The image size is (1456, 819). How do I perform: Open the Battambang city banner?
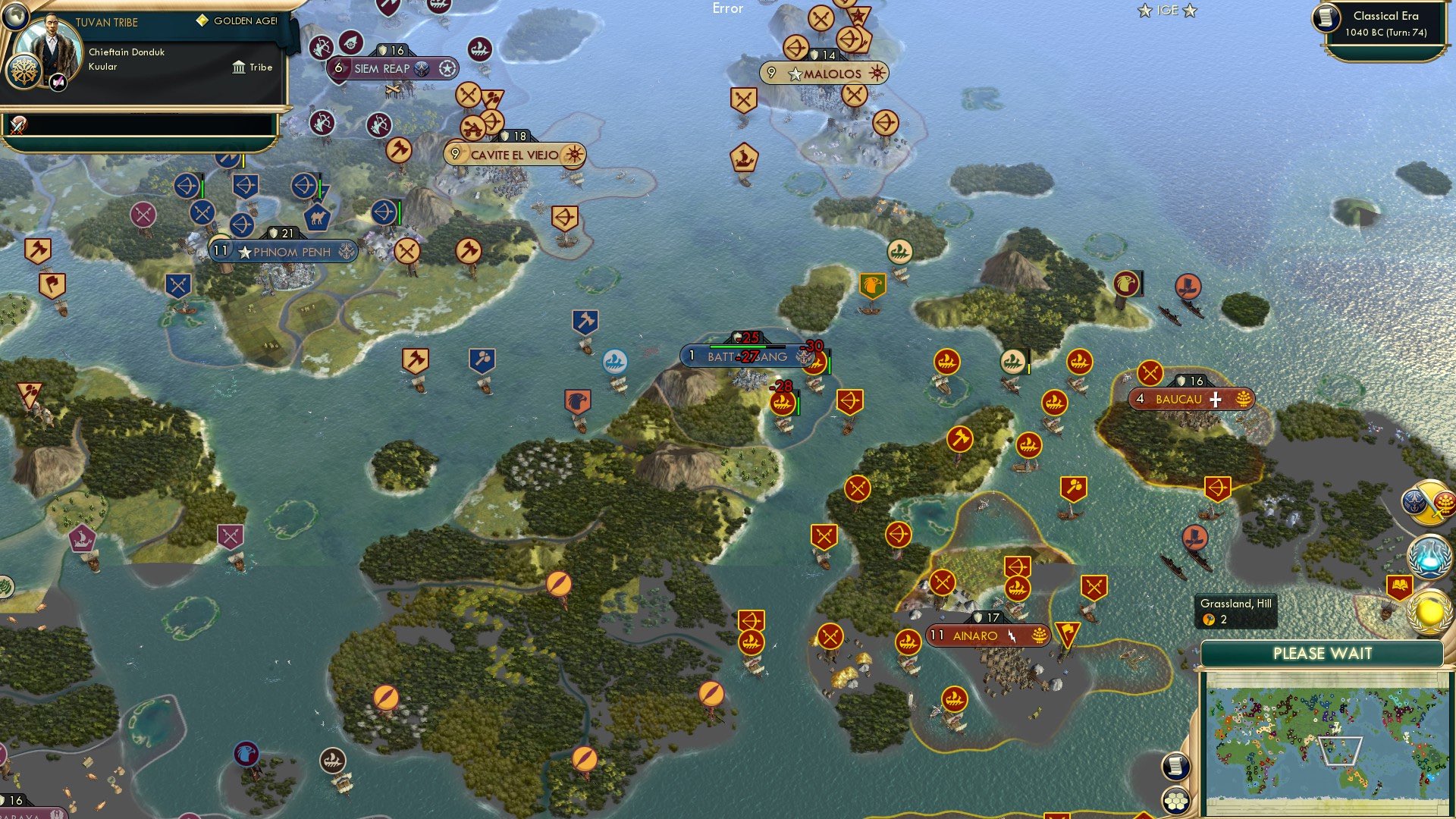[x=745, y=355]
